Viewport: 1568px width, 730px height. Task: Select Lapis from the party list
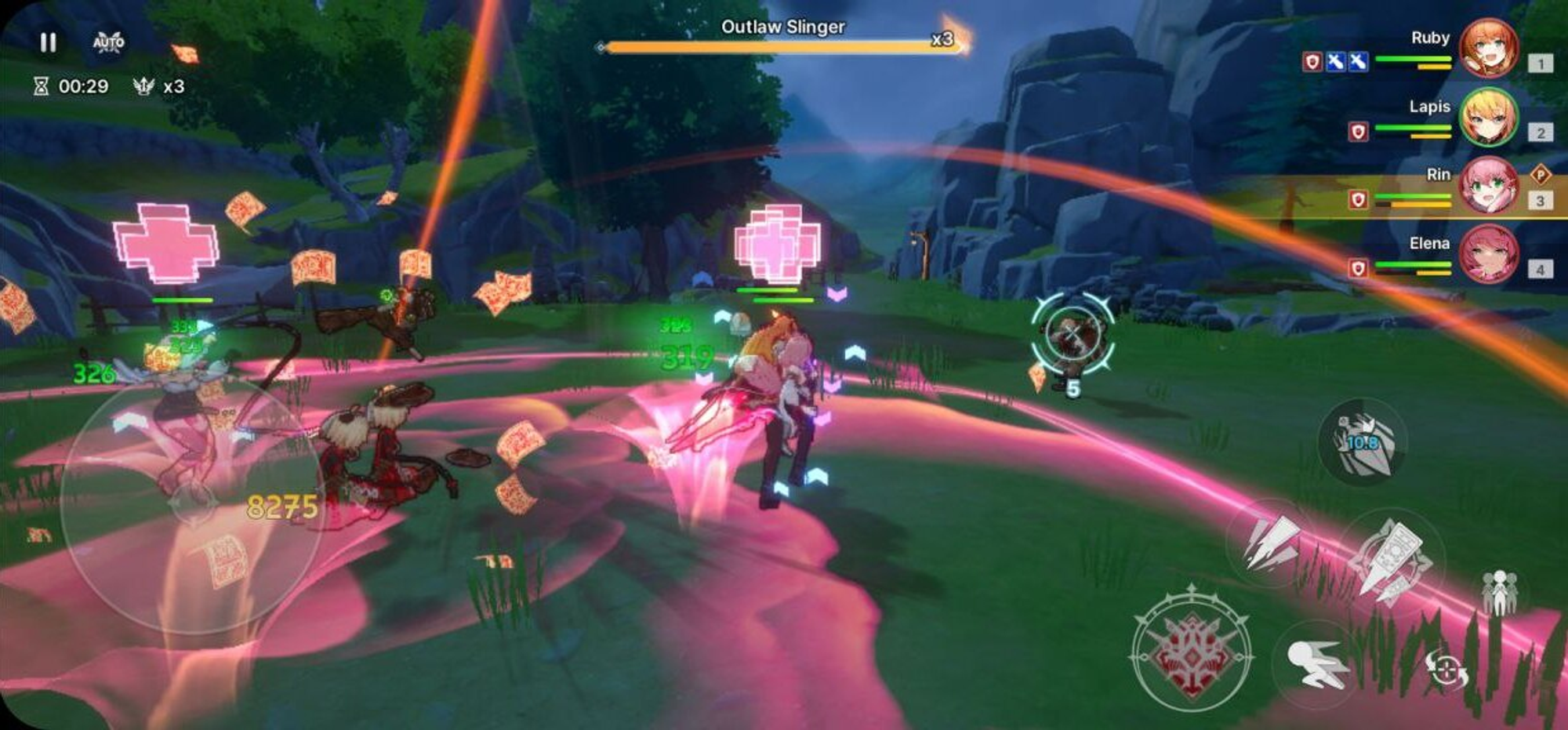coord(1487,118)
